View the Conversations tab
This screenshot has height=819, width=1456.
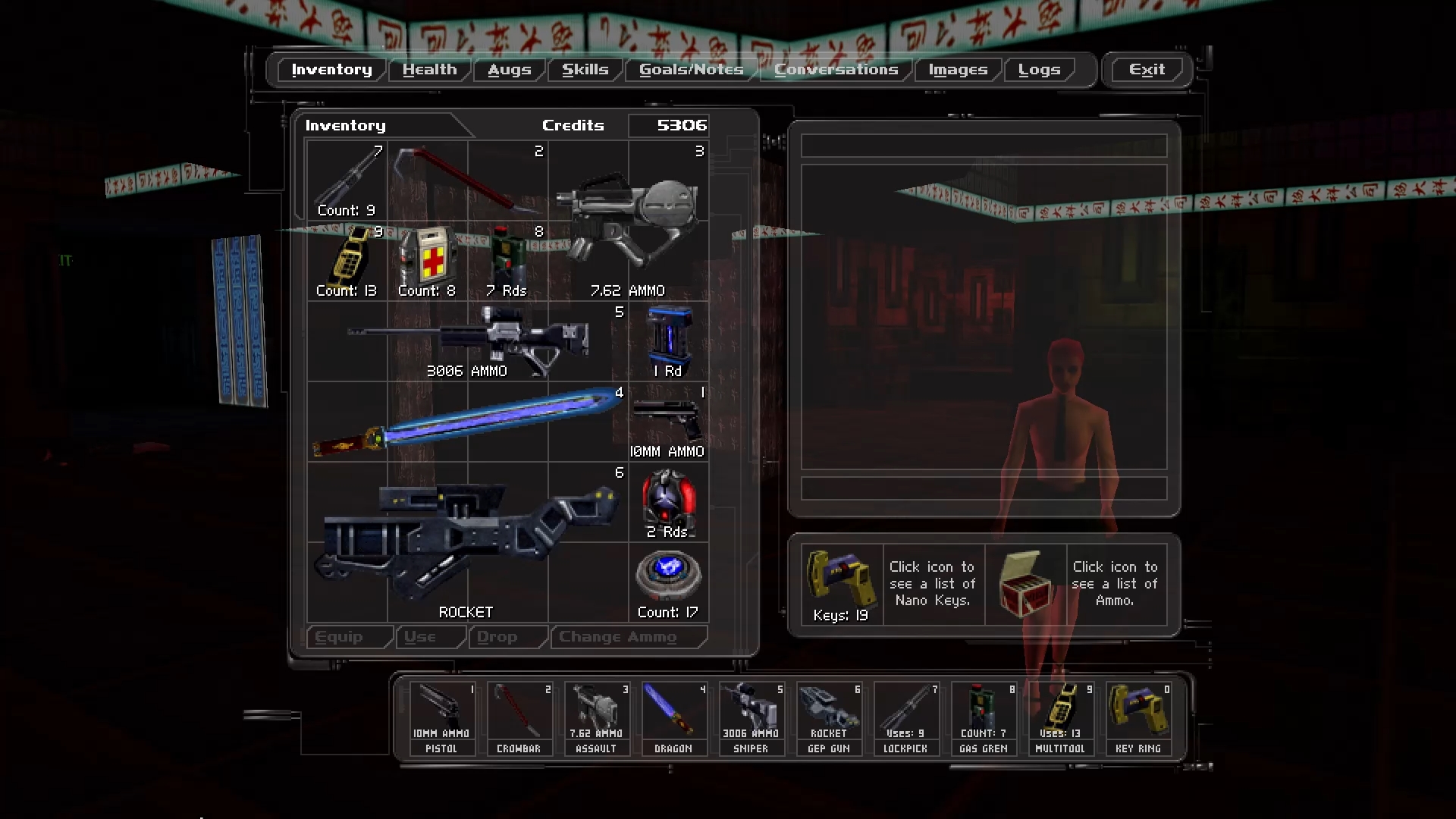[836, 70]
